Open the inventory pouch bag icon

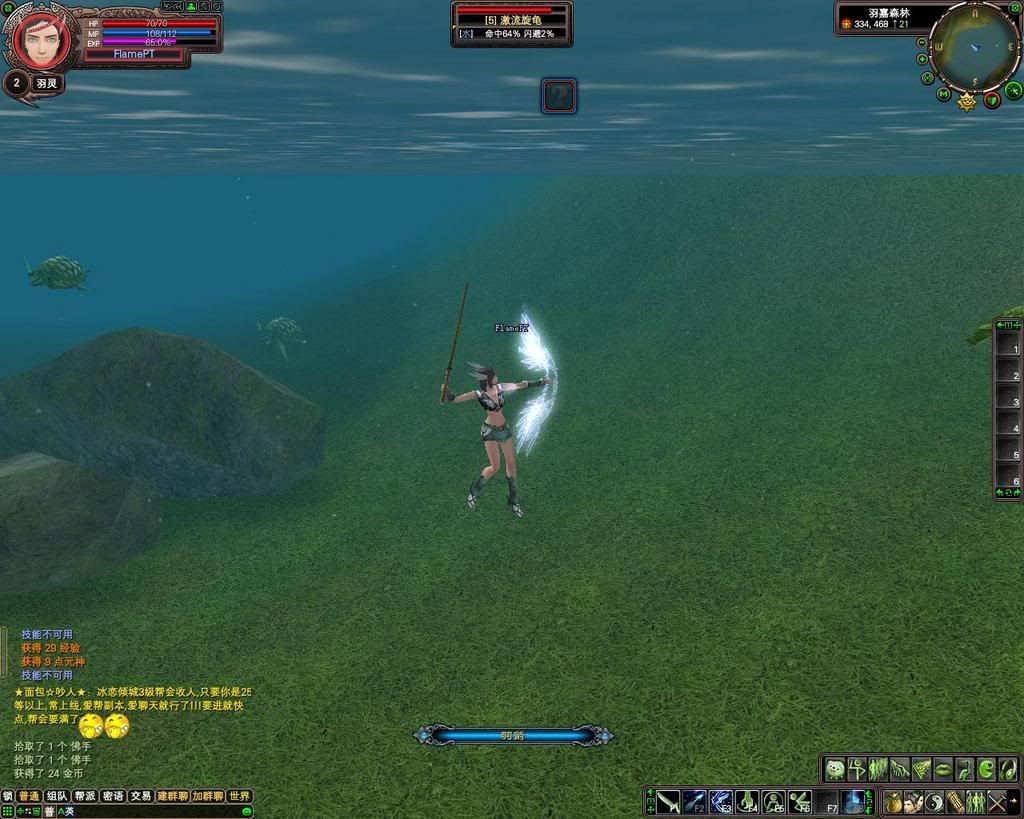[892, 801]
